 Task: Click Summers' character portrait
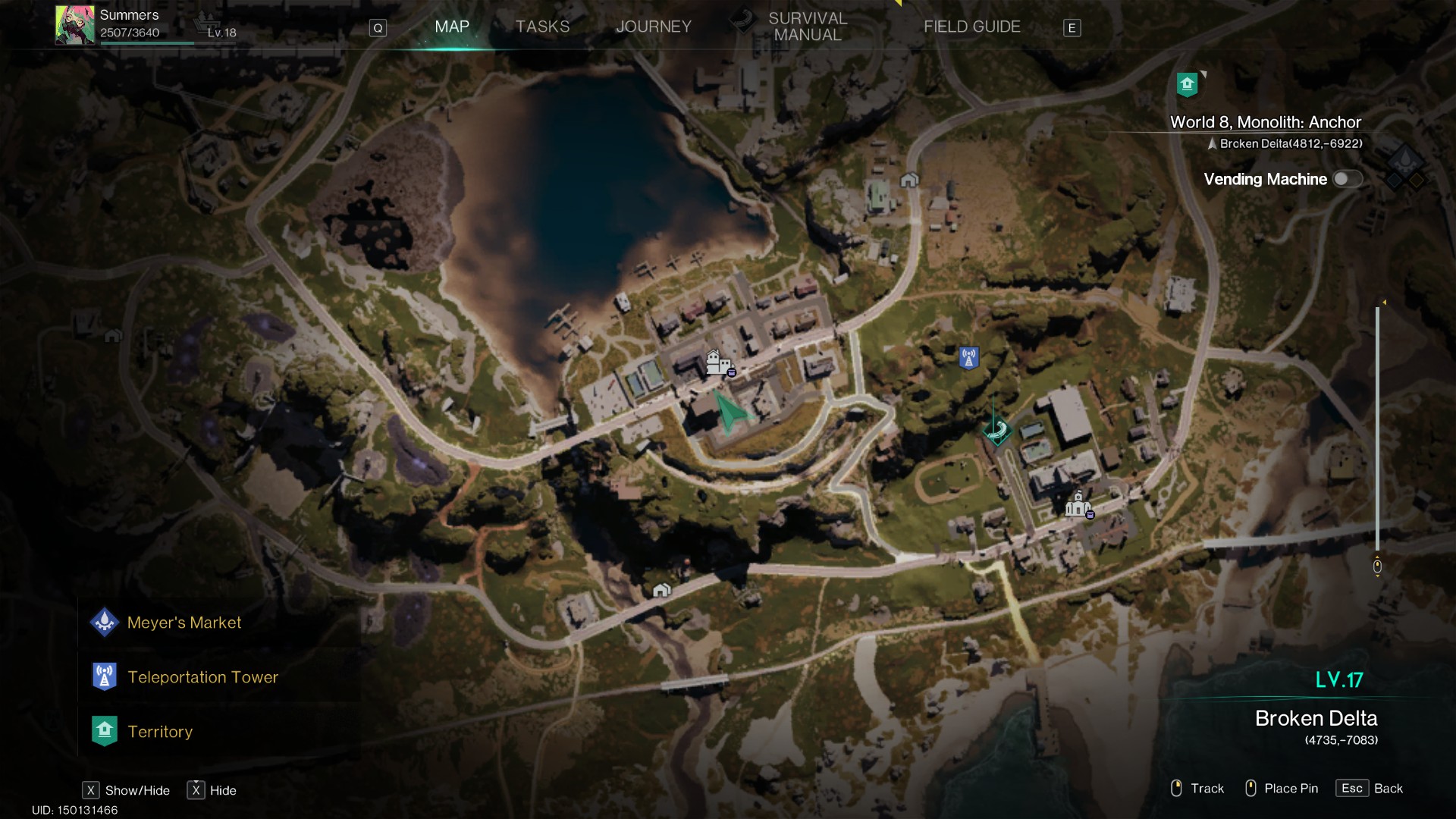pyautogui.click(x=74, y=24)
